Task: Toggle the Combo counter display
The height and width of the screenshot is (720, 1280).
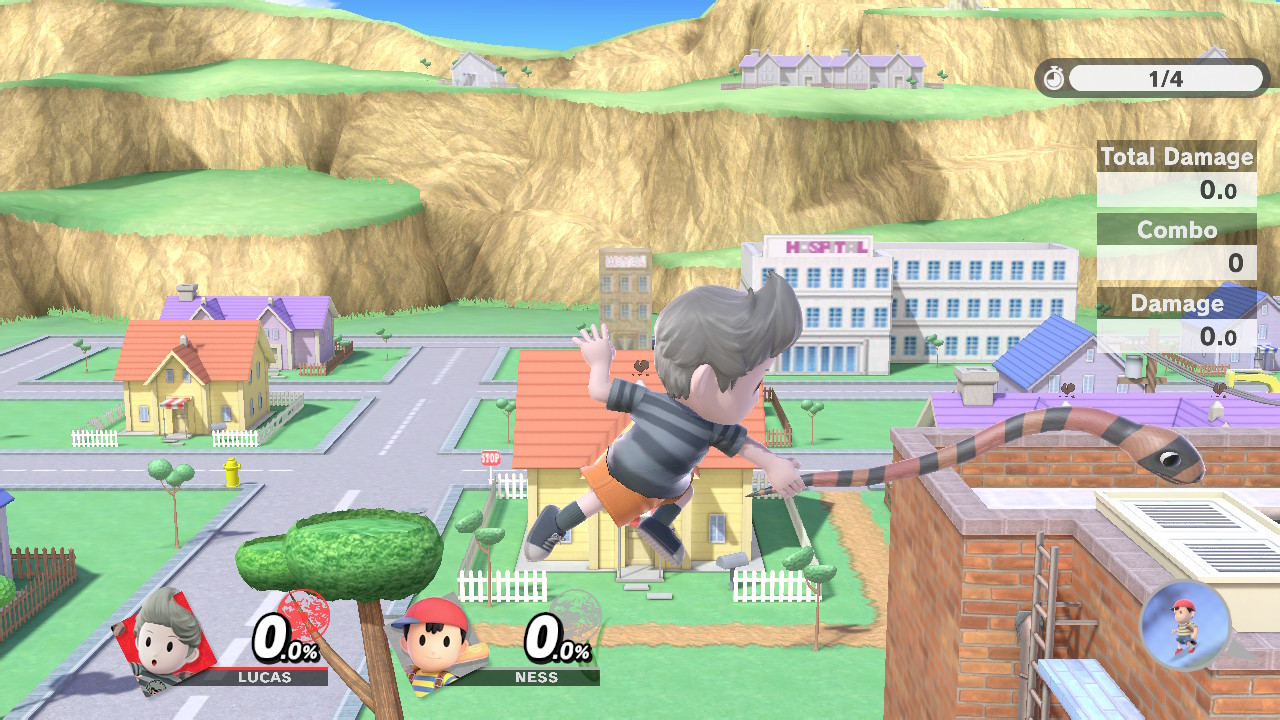Action: (1176, 230)
